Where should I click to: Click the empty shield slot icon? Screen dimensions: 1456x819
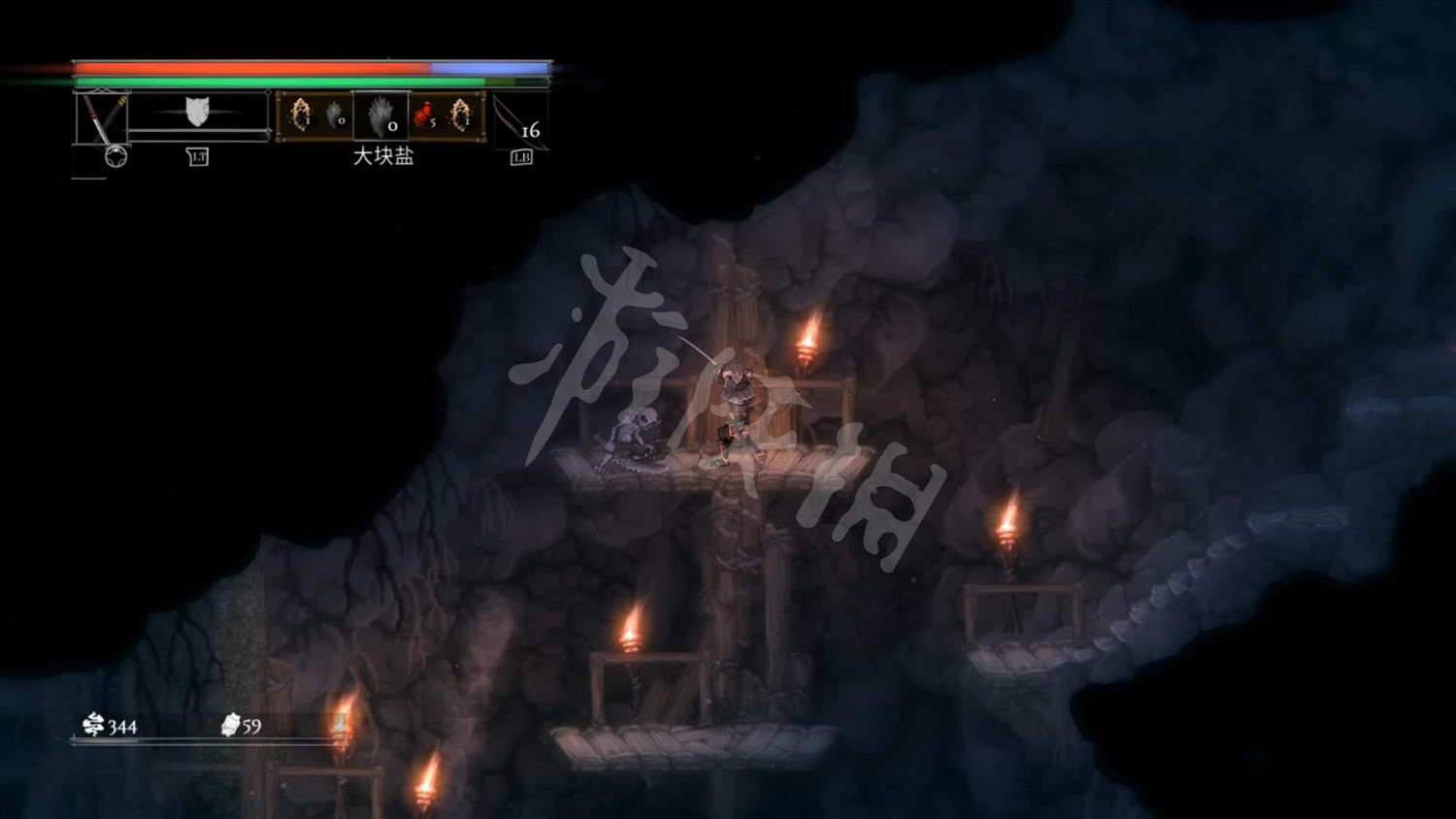197,112
